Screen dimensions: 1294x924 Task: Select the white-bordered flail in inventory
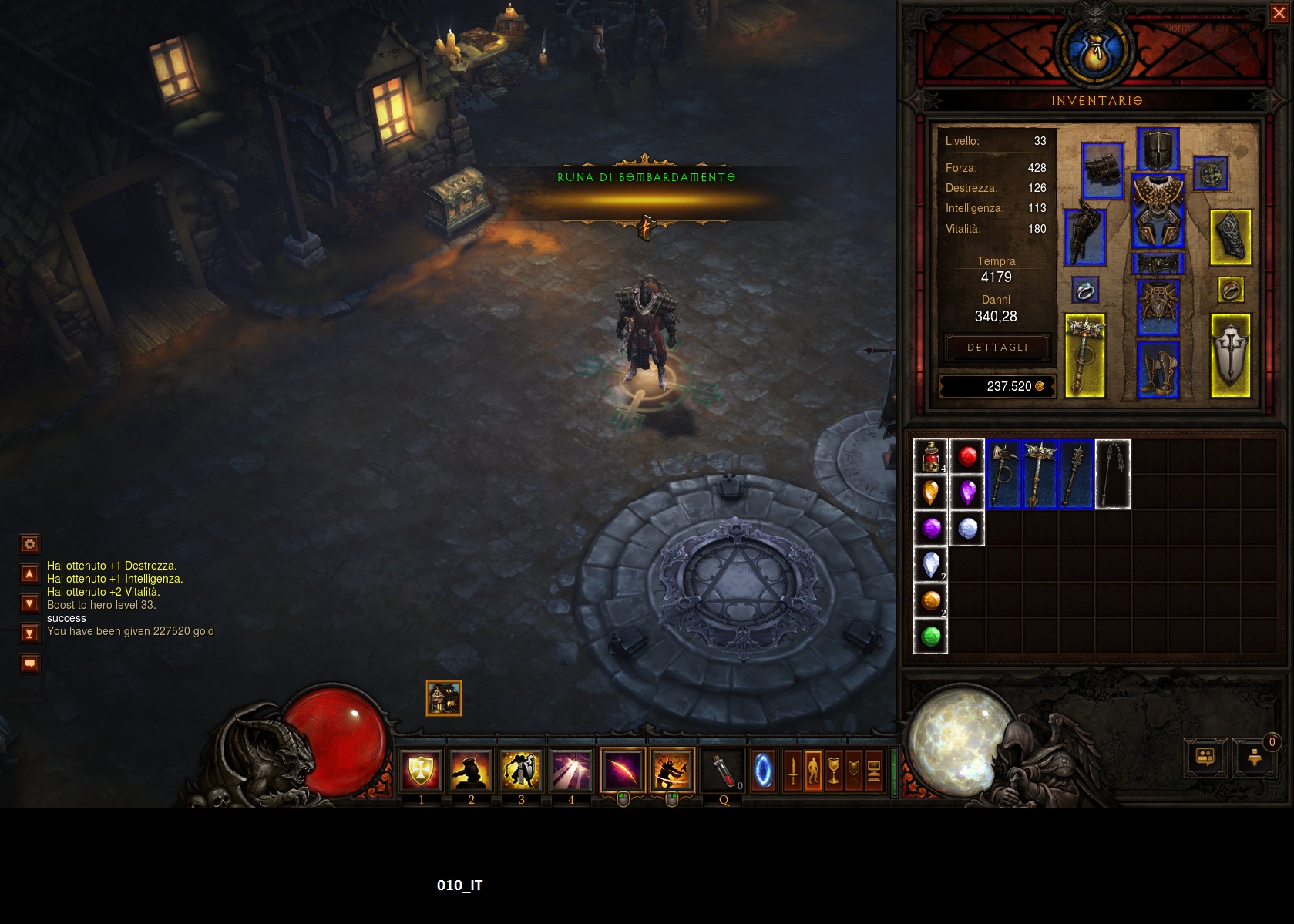(1112, 474)
